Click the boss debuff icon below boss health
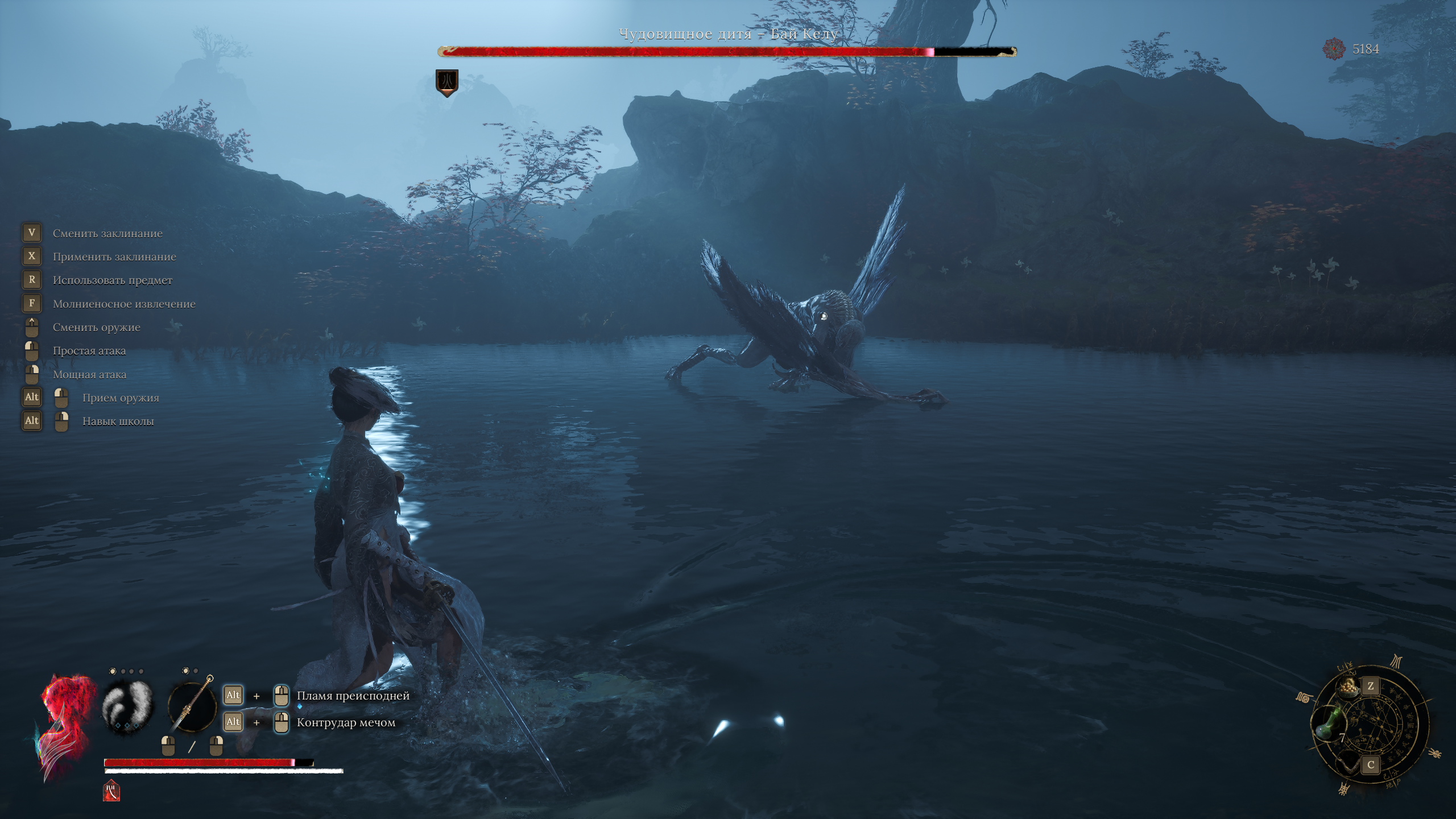The width and height of the screenshot is (1456, 819). [x=447, y=82]
